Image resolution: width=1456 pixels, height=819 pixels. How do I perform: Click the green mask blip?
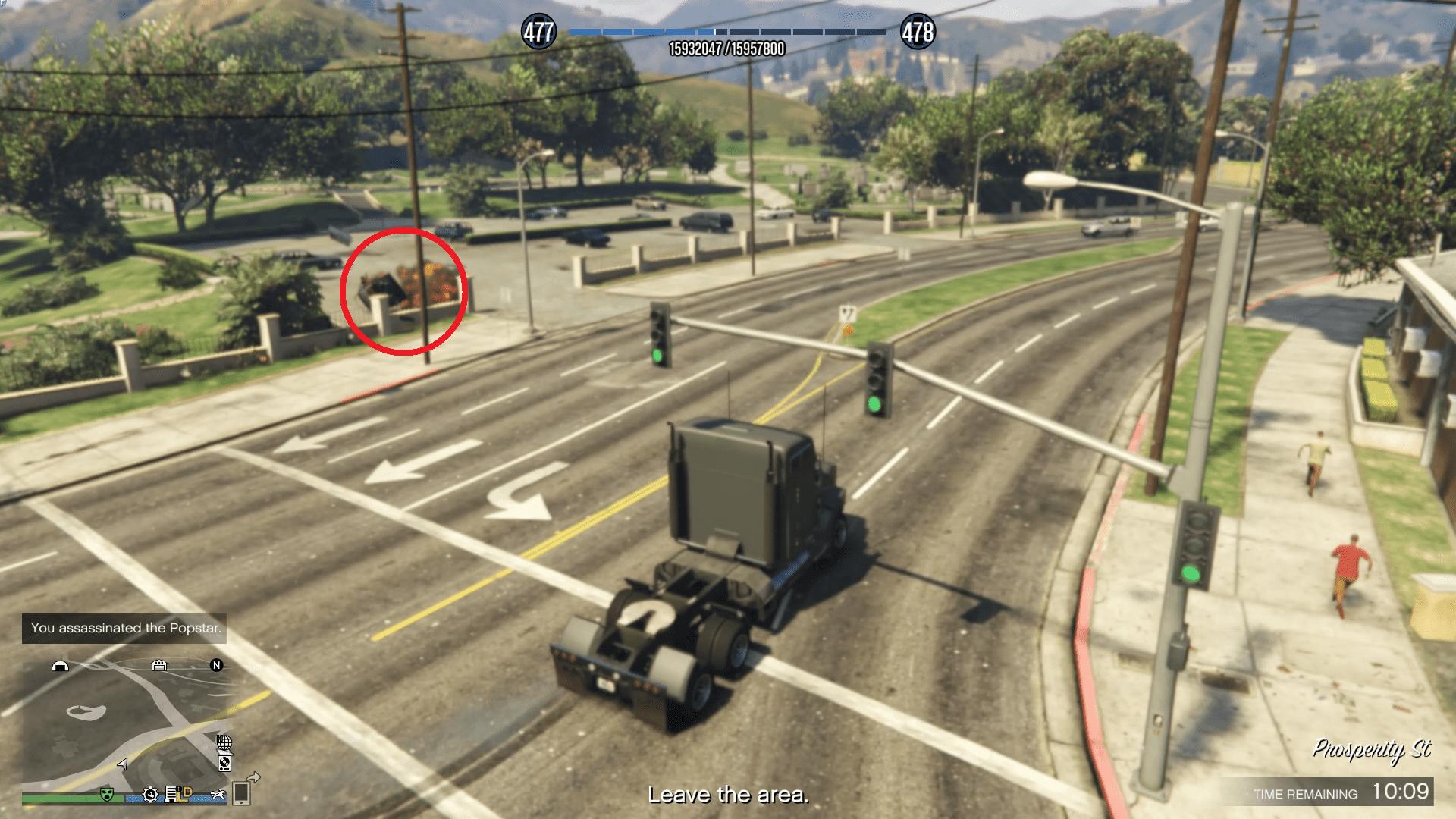point(107,795)
